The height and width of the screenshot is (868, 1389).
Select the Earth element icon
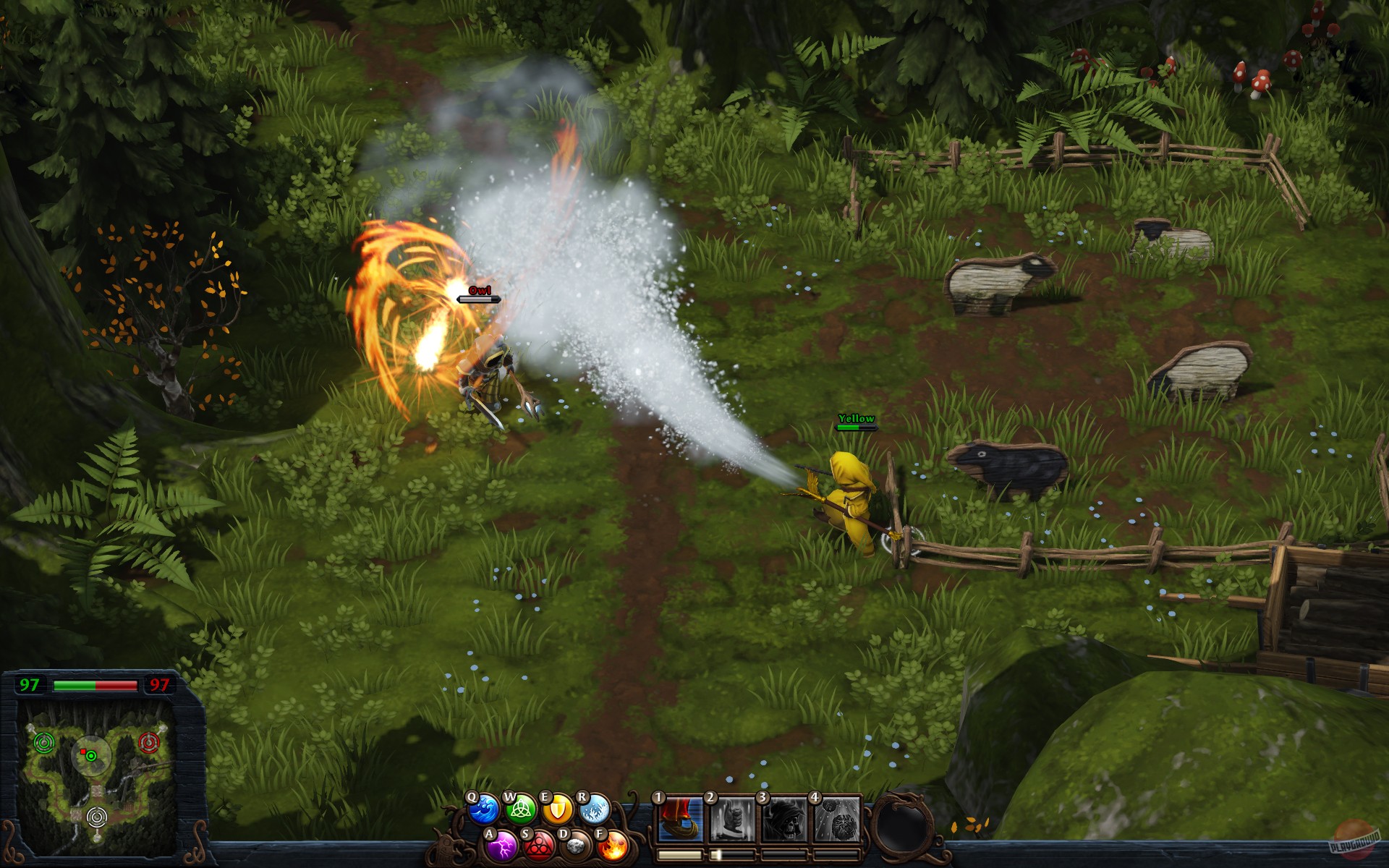pyautogui.click(x=574, y=848)
